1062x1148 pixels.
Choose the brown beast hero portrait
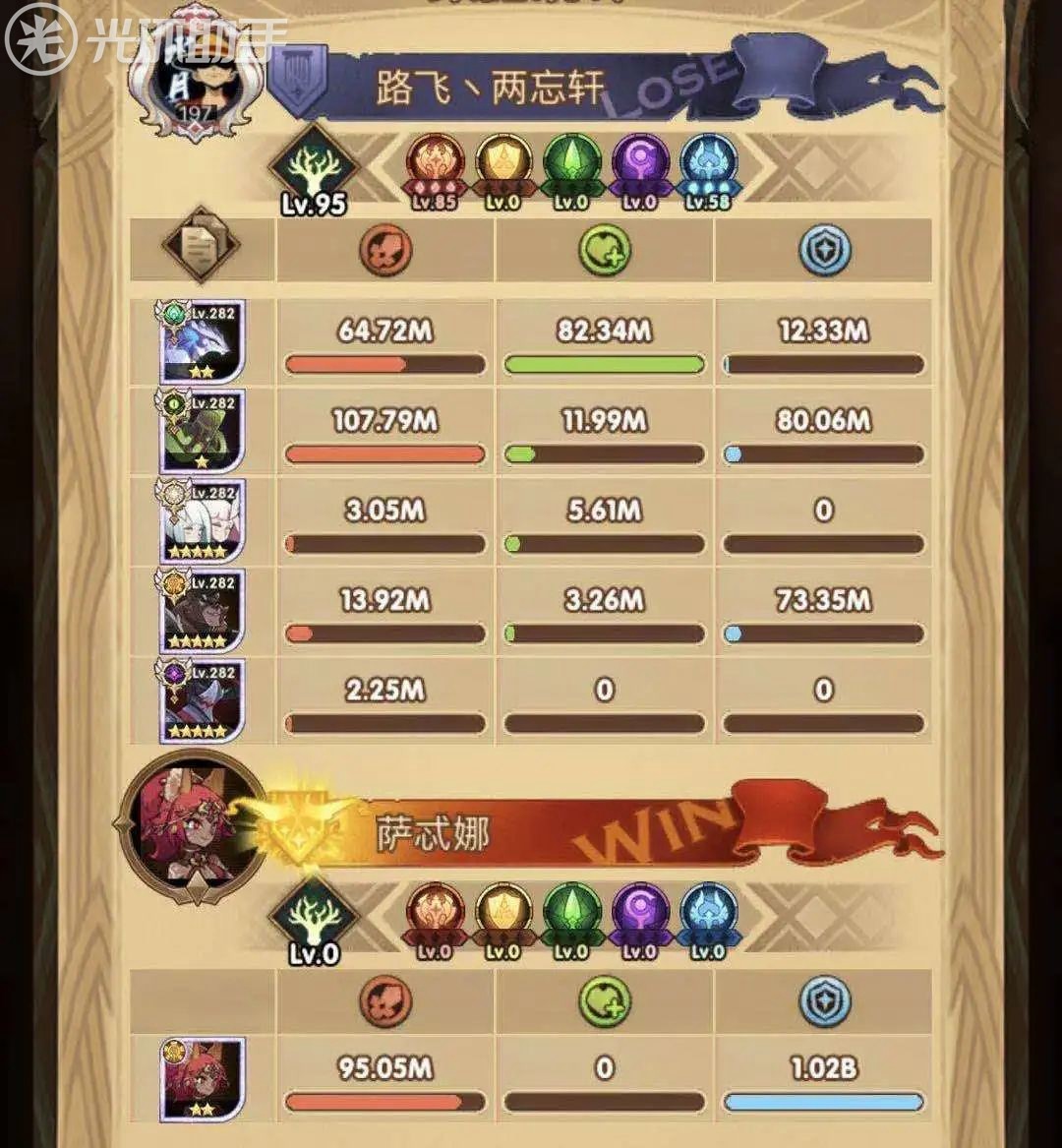pos(203,611)
